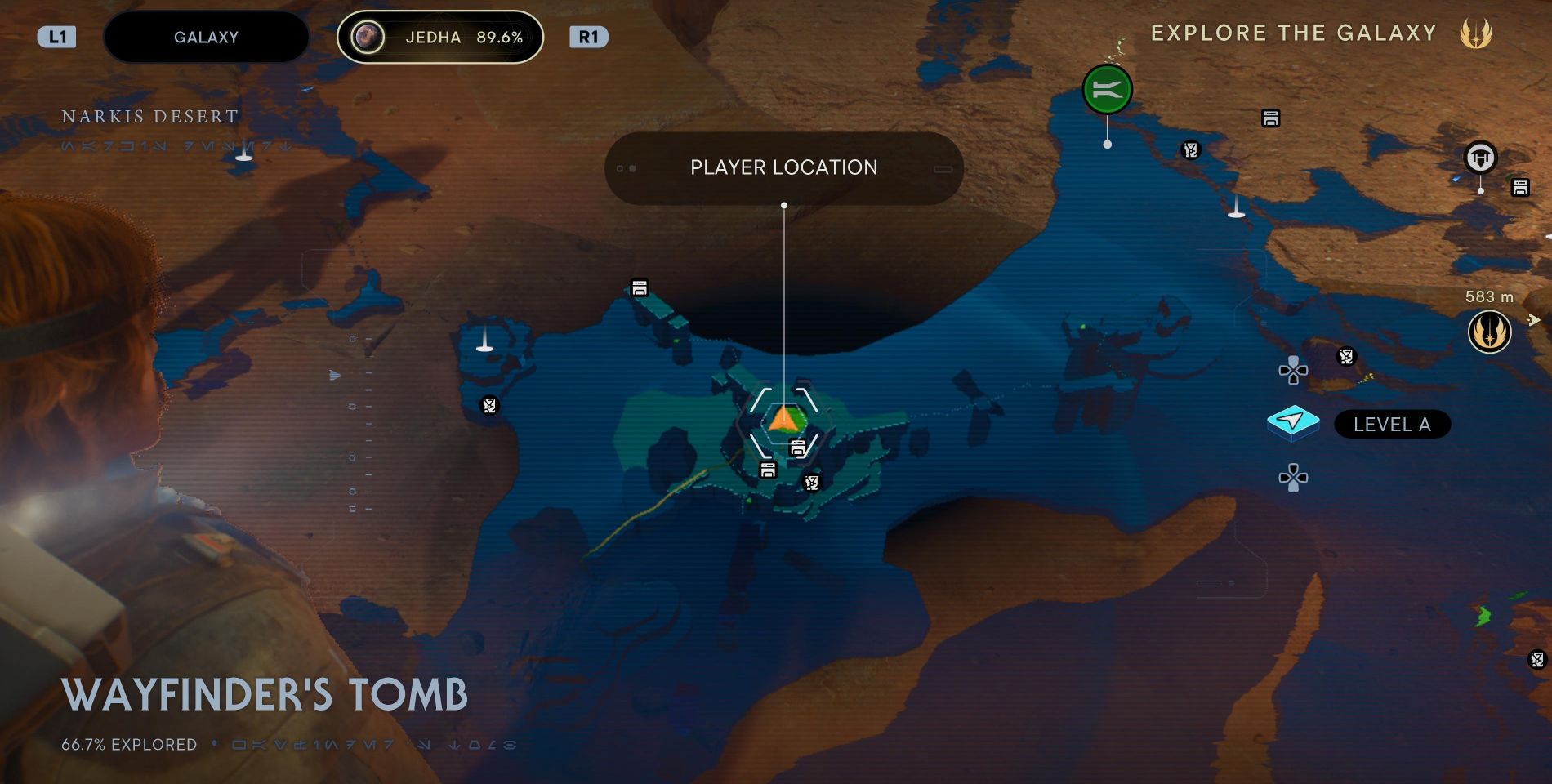The image size is (1552, 784).
Task: Toggle the lower map layer with the d-pad down icon
Action: pyautogui.click(x=1293, y=477)
